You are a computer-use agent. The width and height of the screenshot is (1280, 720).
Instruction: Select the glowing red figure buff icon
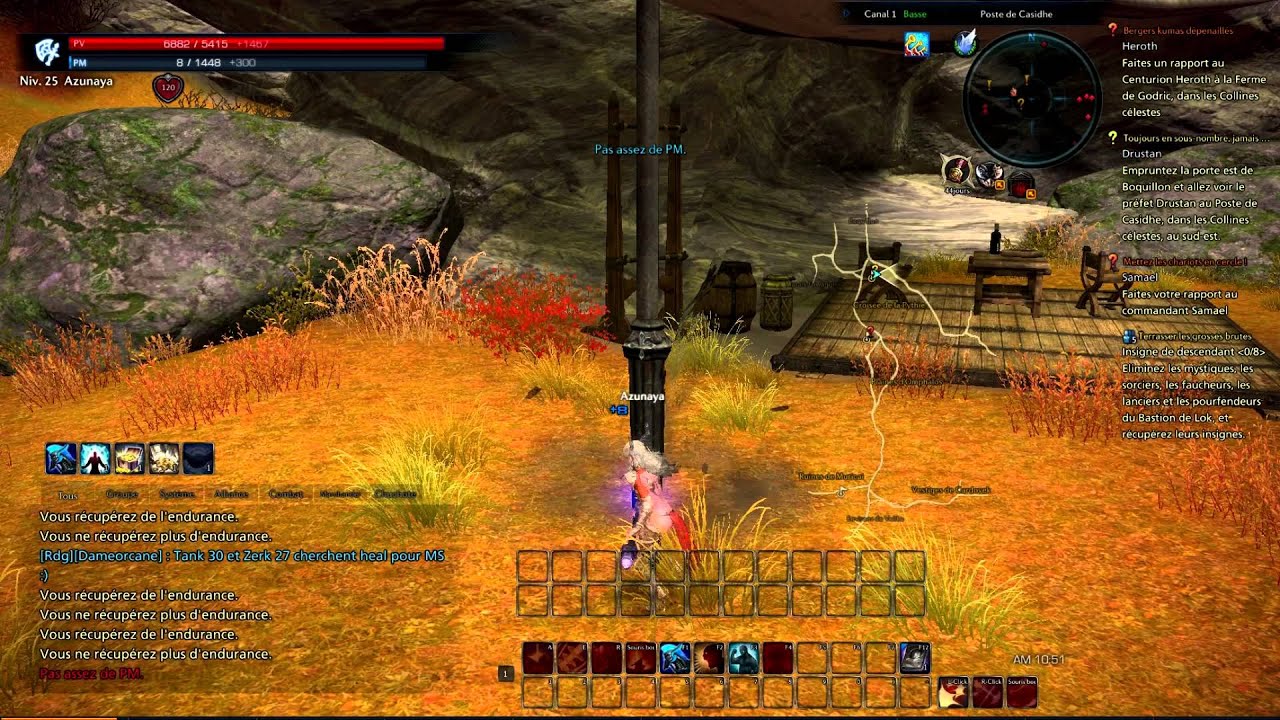point(95,459)
